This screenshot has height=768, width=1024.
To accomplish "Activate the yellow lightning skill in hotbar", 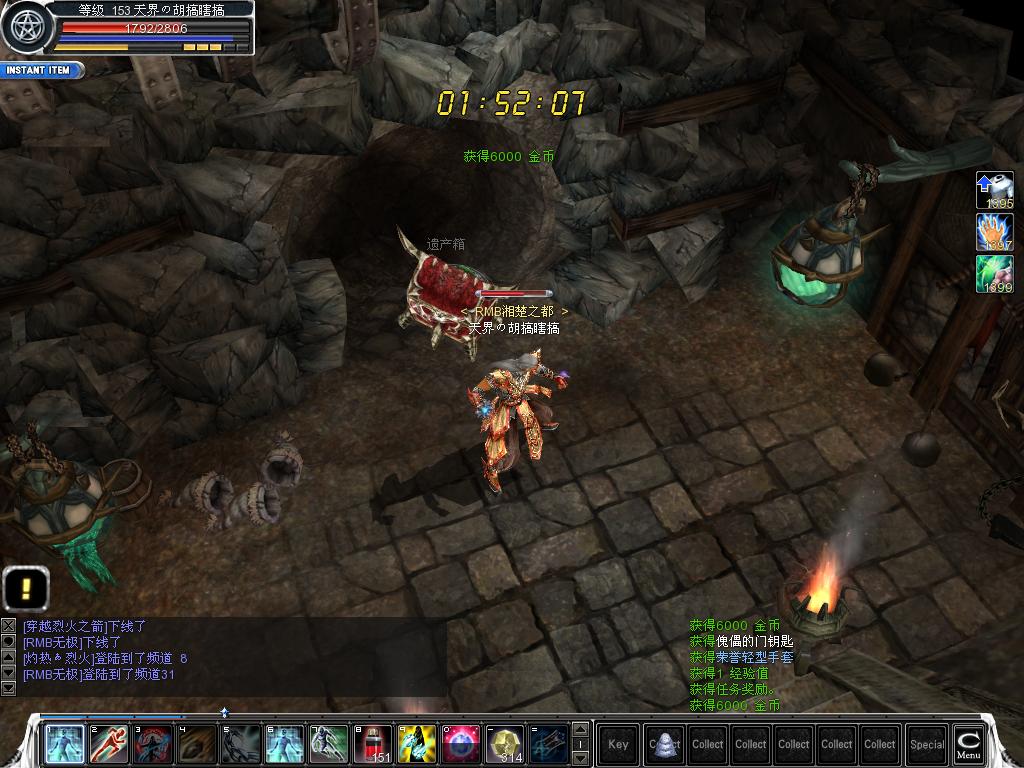I will tap(416, 744).
